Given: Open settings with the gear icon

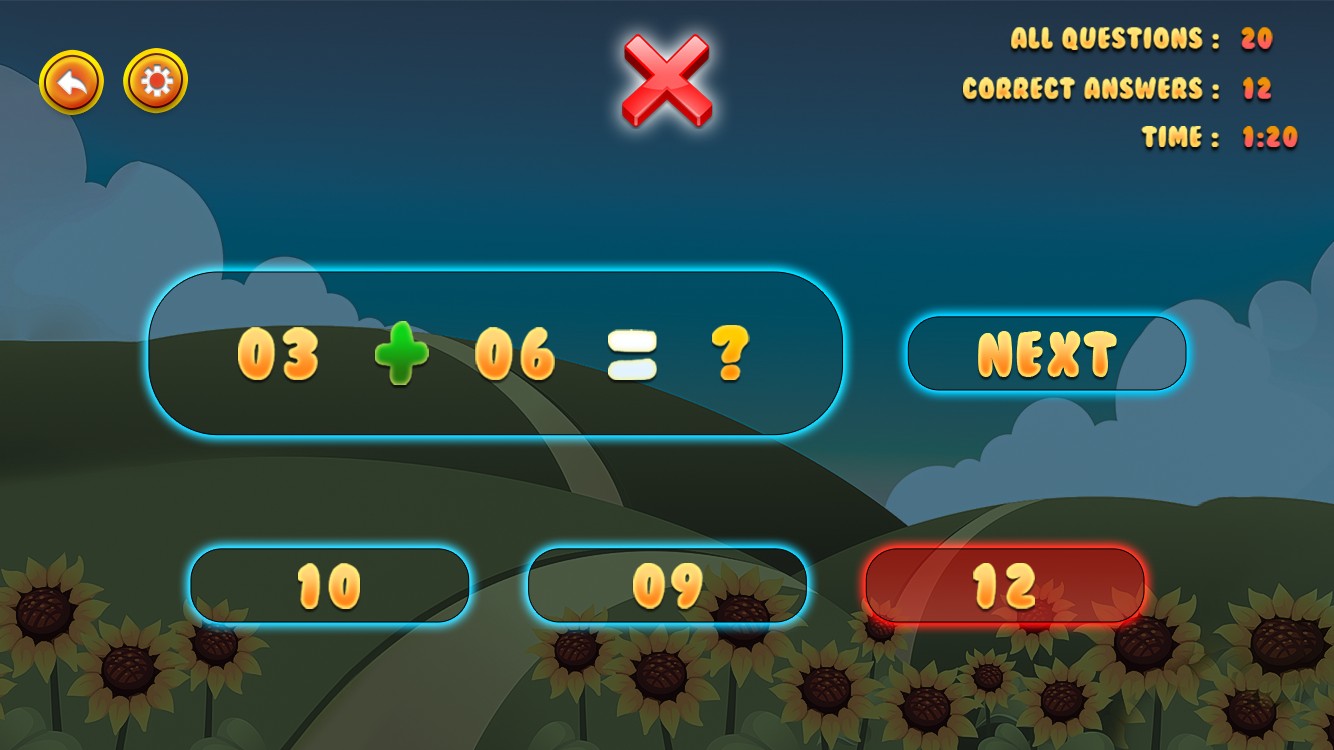Looking at the screenshot, I should coord(155,81).
